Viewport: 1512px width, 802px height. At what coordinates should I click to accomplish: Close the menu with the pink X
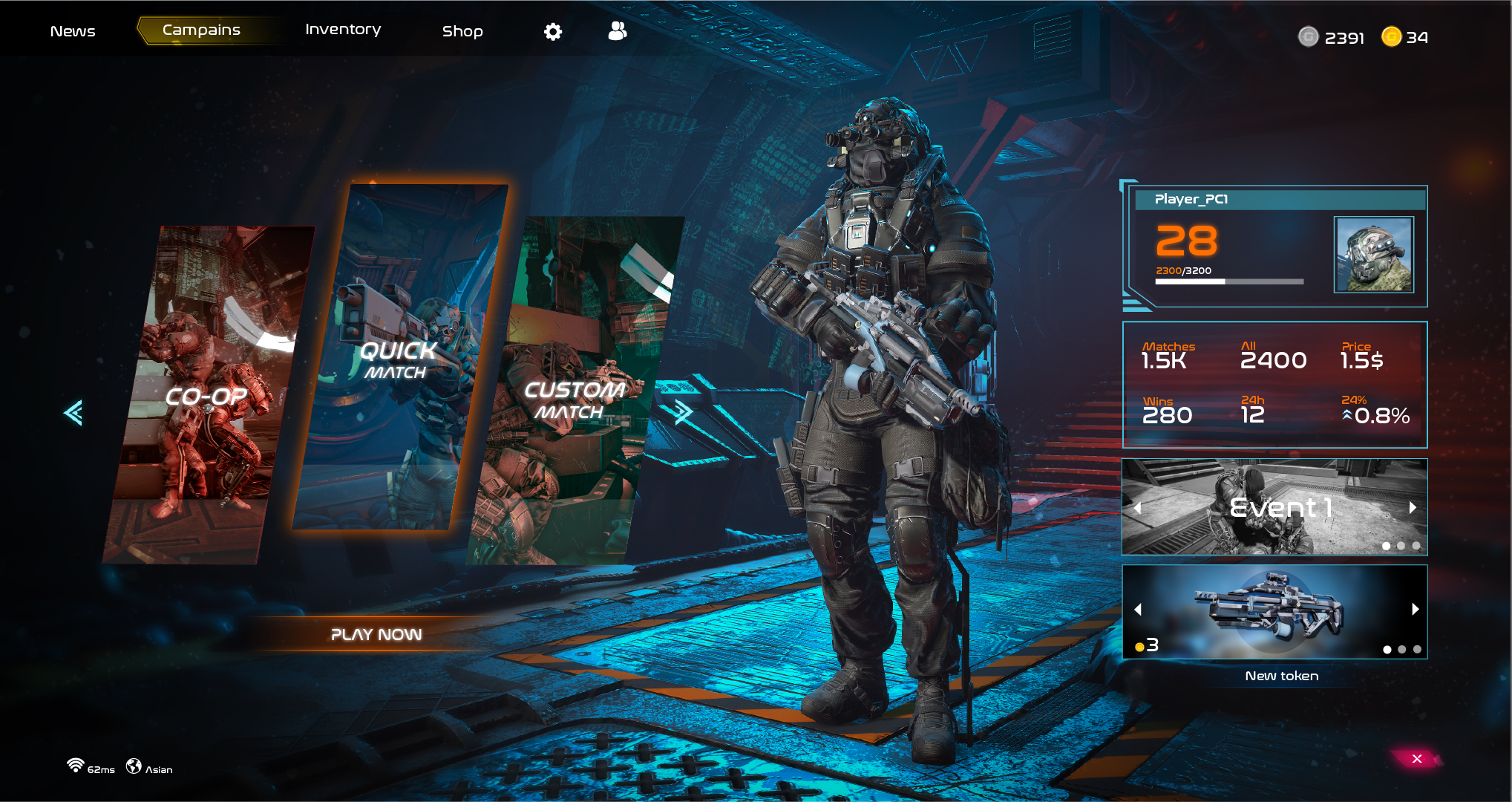point(1416,758)
